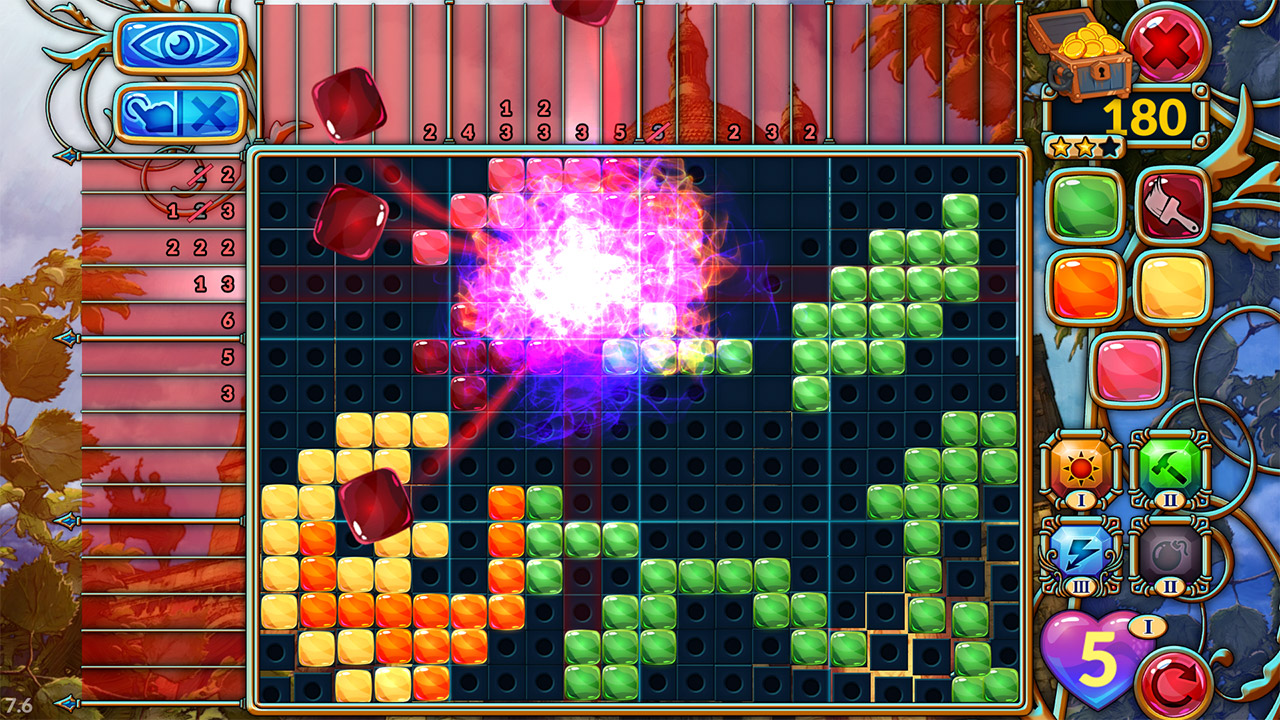The height and width of the screenshot is (720, 1280).
Task: Activate the sun power-up
Action: [1081, 467]
